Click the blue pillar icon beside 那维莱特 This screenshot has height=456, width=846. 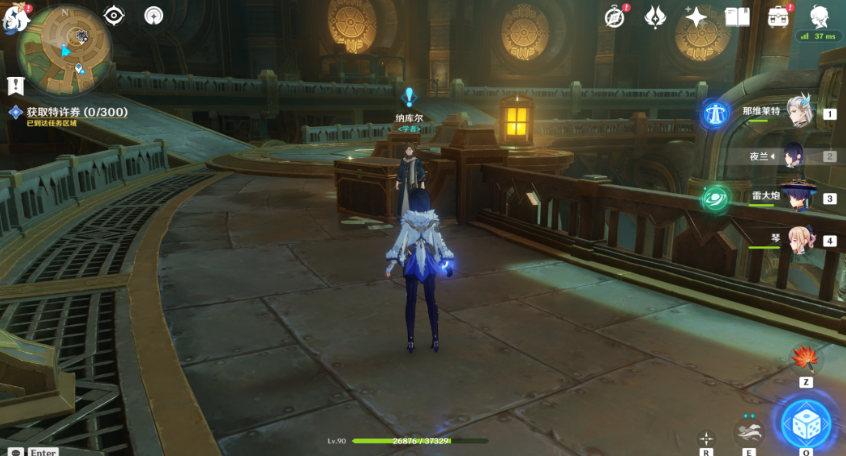[x=715, y=113]
